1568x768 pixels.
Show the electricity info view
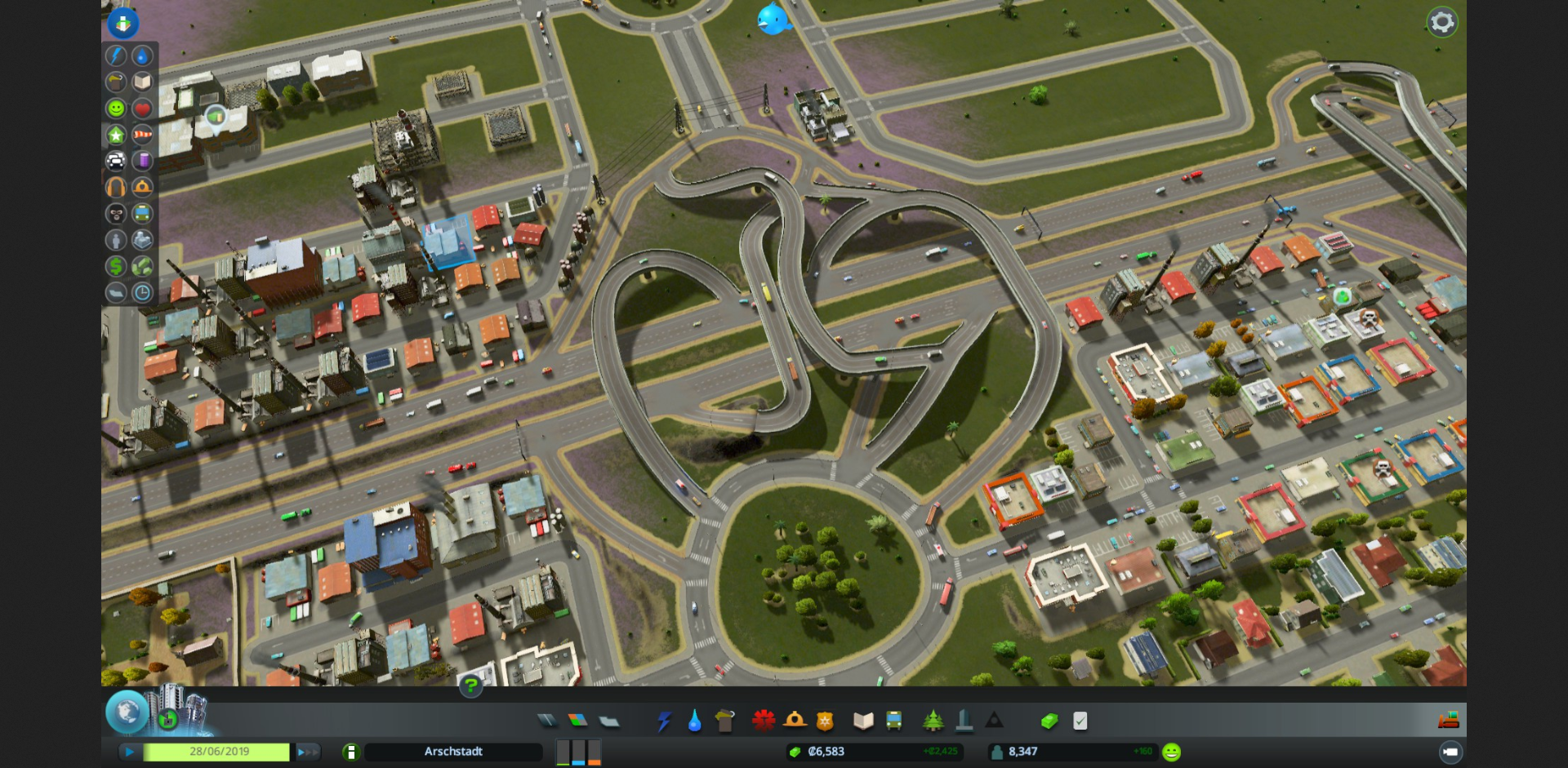(x=116, y=55)
